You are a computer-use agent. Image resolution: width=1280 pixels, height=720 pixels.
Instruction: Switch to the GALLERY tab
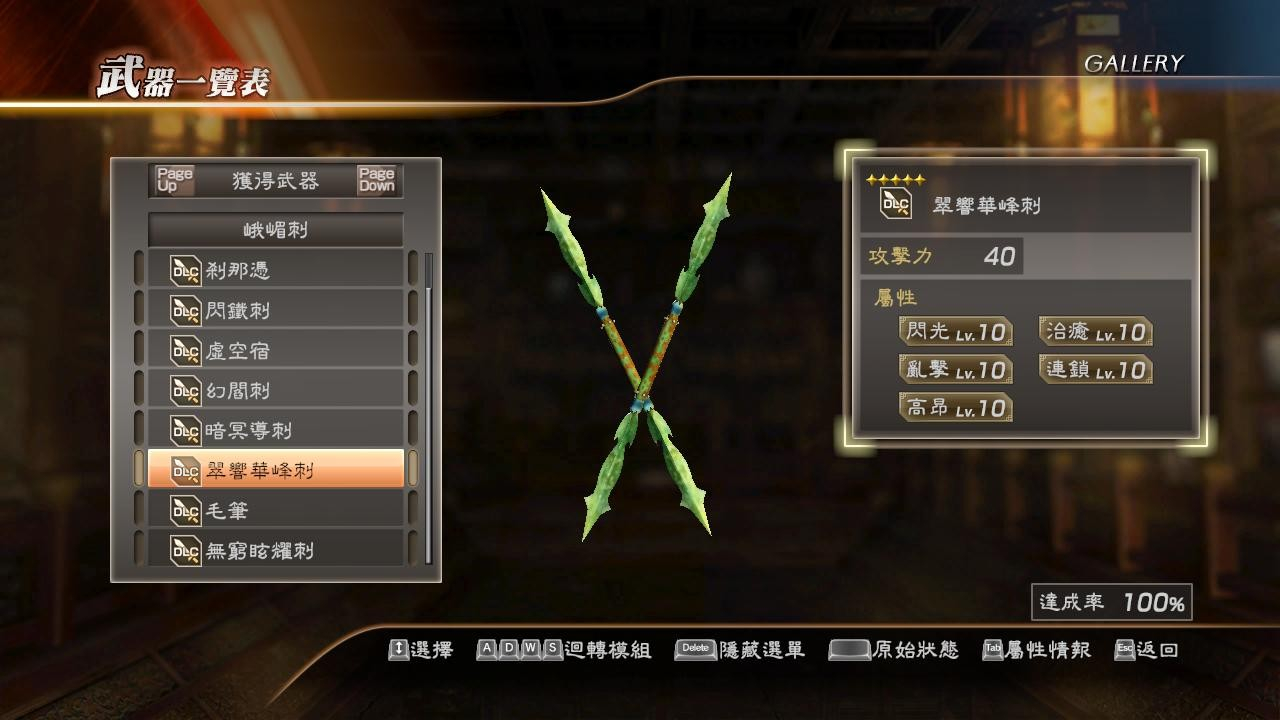1134,61
